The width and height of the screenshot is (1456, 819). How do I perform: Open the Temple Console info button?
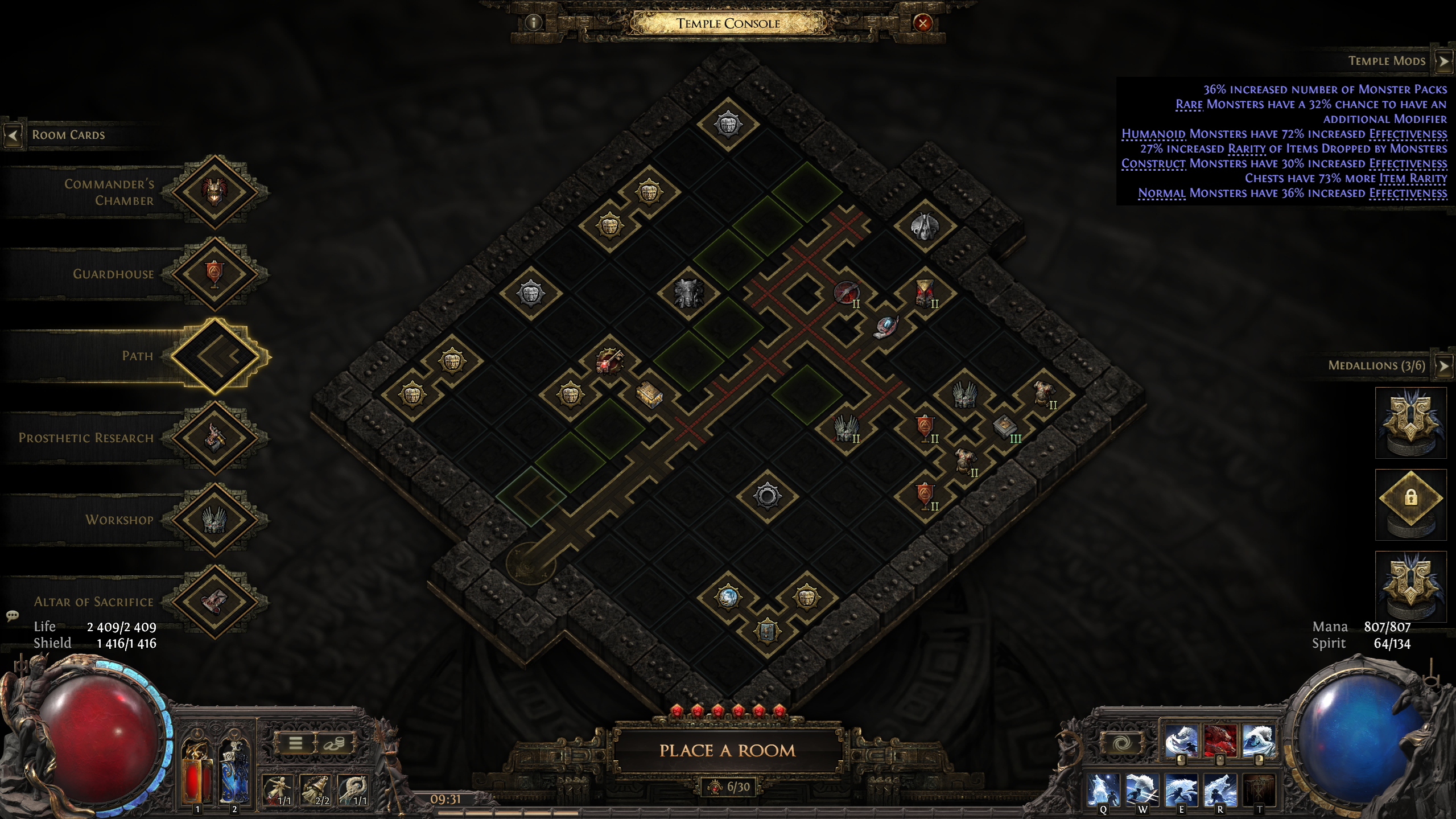pos(533,23)
